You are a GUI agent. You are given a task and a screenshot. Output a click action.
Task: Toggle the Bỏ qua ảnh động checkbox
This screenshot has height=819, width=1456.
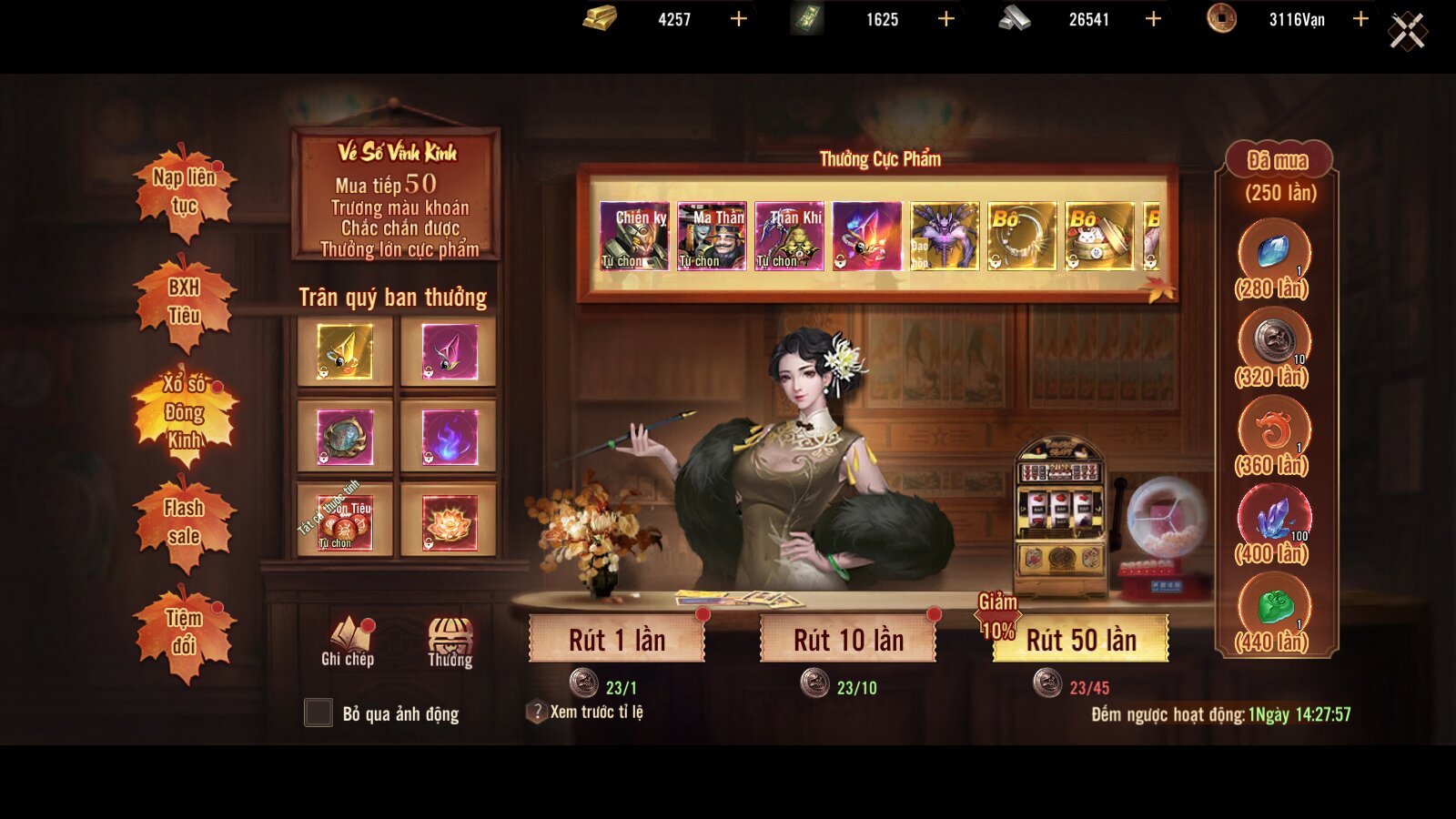[x=318, y=713]
